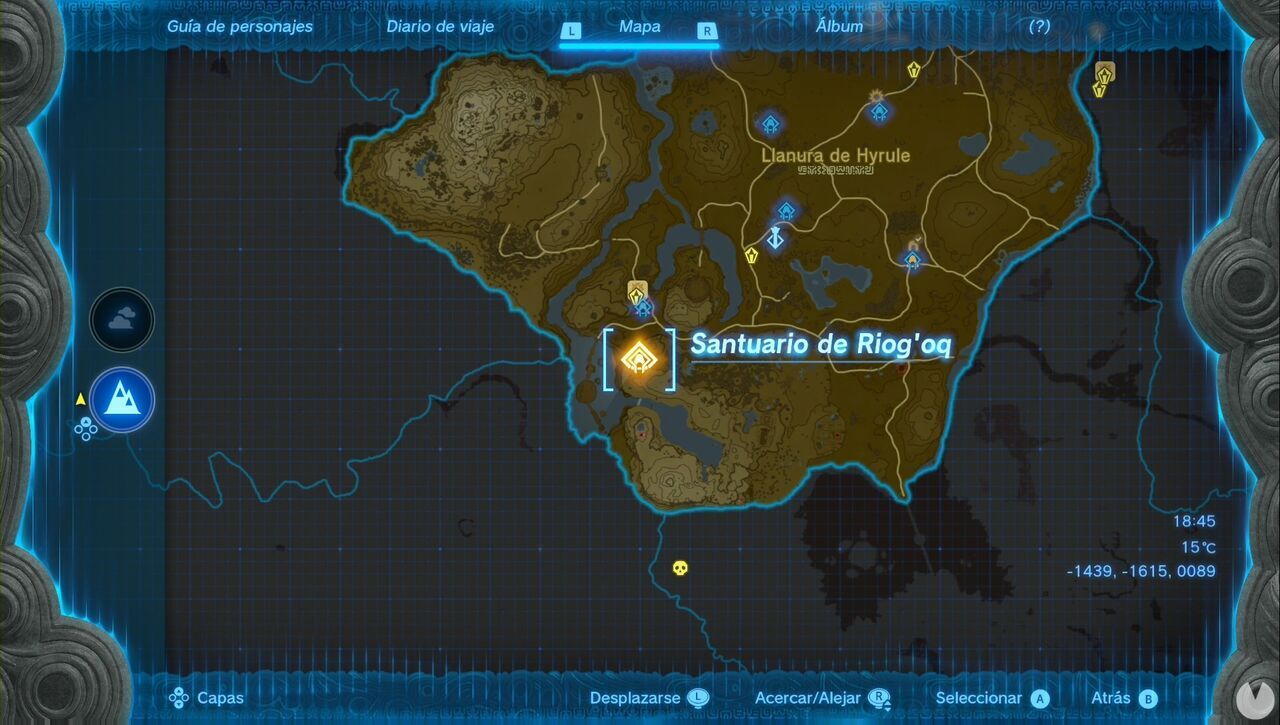1280x725 pixels.
Task: Click the cloud weather icon on the left
Action: [121, 320]
